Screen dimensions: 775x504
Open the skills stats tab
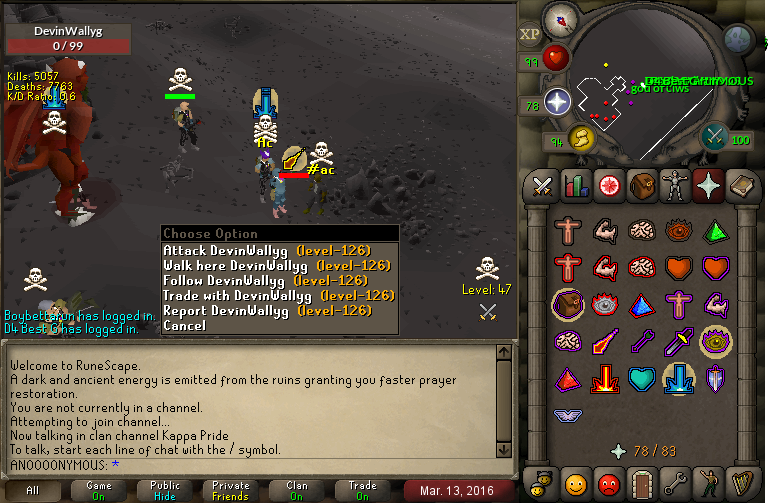[x=576, y=186]
